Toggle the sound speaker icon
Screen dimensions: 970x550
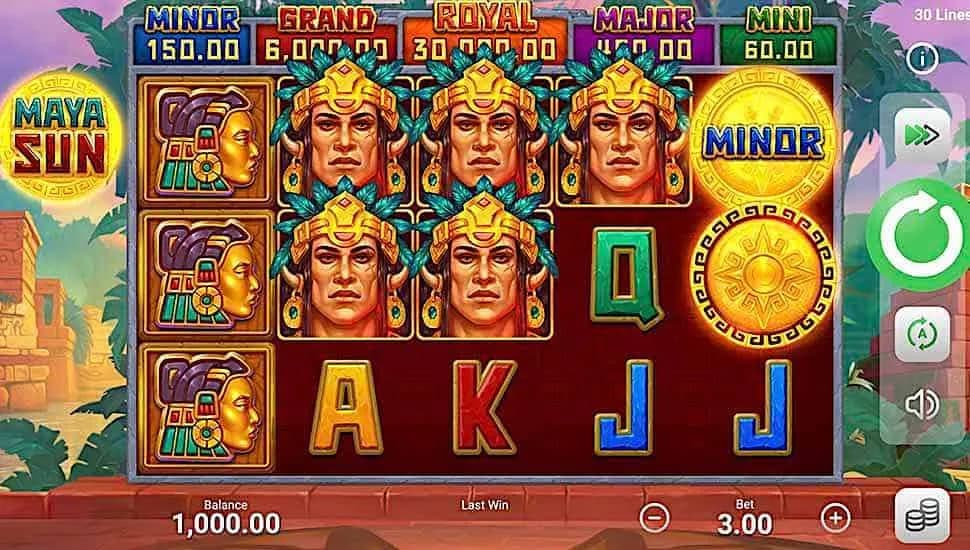(x=921, y=403)
